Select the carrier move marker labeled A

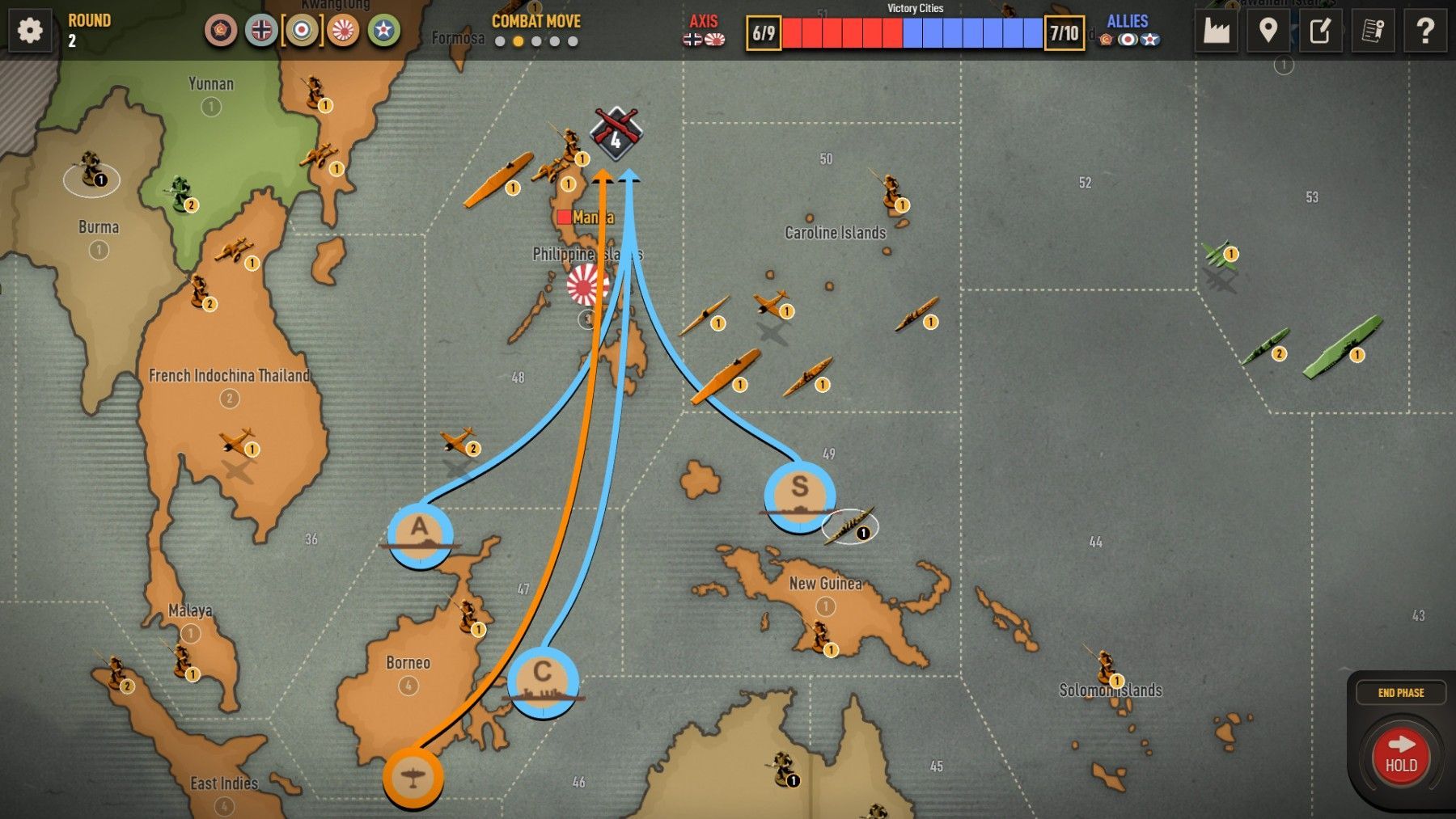pyautogui.click(x=420, y=535)
